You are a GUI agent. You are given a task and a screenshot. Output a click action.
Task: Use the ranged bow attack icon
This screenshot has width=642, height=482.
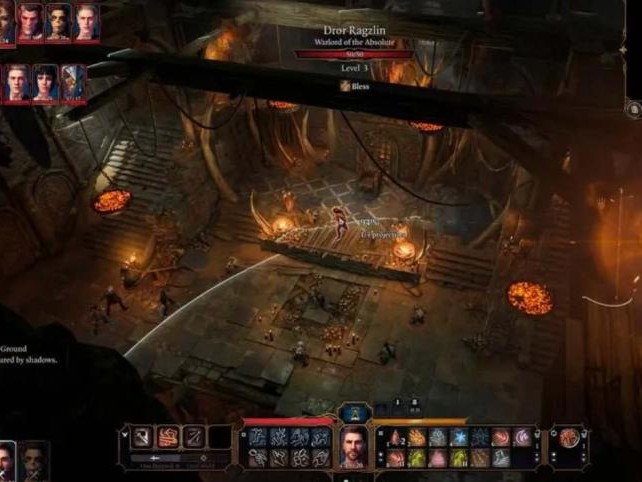click(x=194, y=436)
